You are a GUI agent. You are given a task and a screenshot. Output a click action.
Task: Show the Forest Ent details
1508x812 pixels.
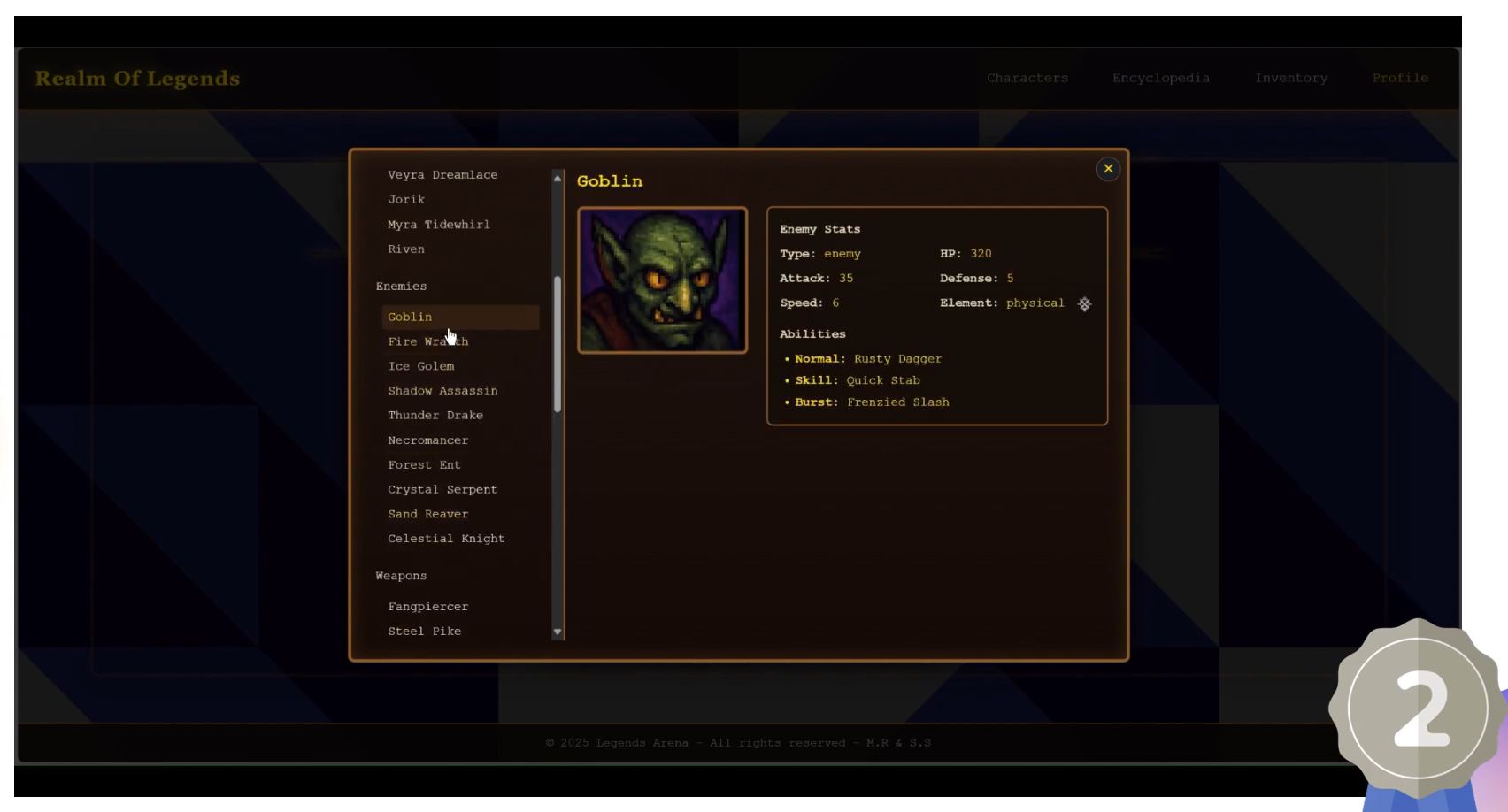pos(424,465)
